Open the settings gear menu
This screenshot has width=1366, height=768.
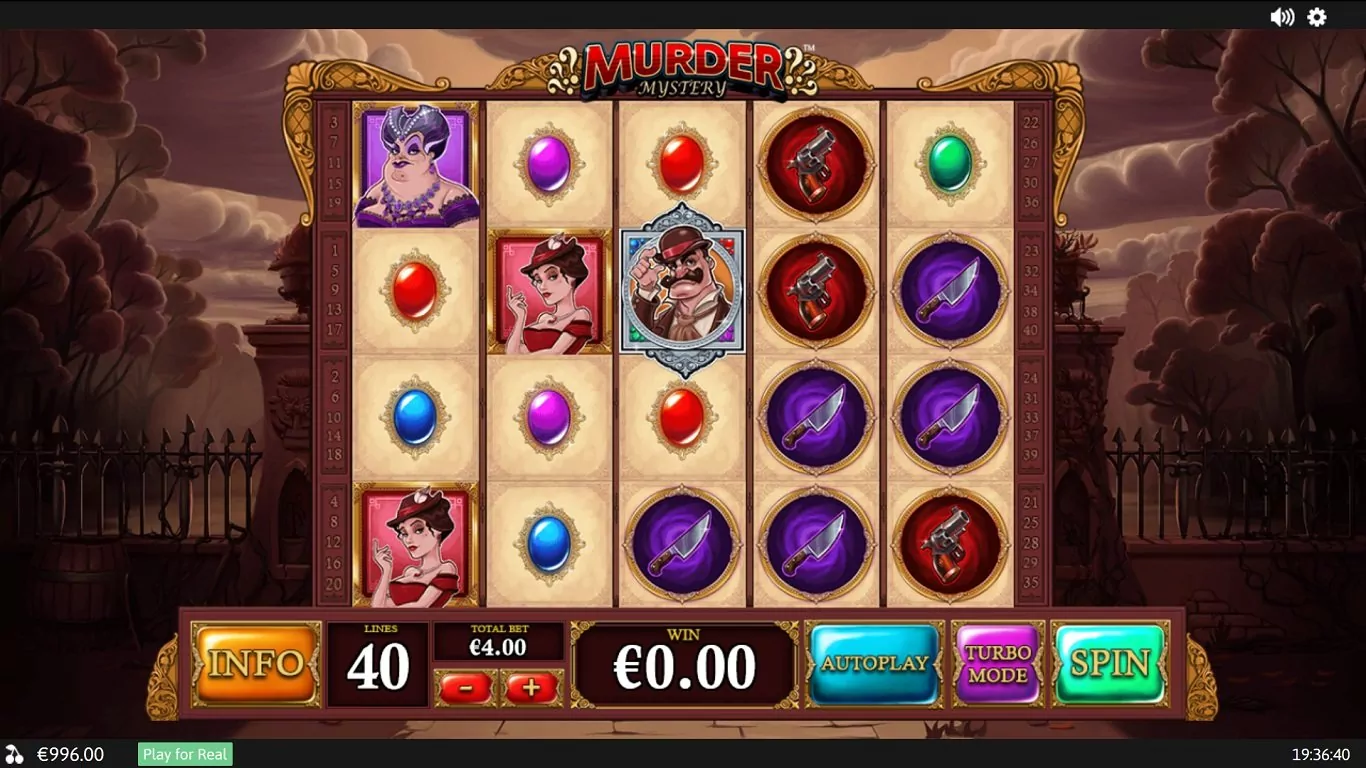[x=1317, y=17]
